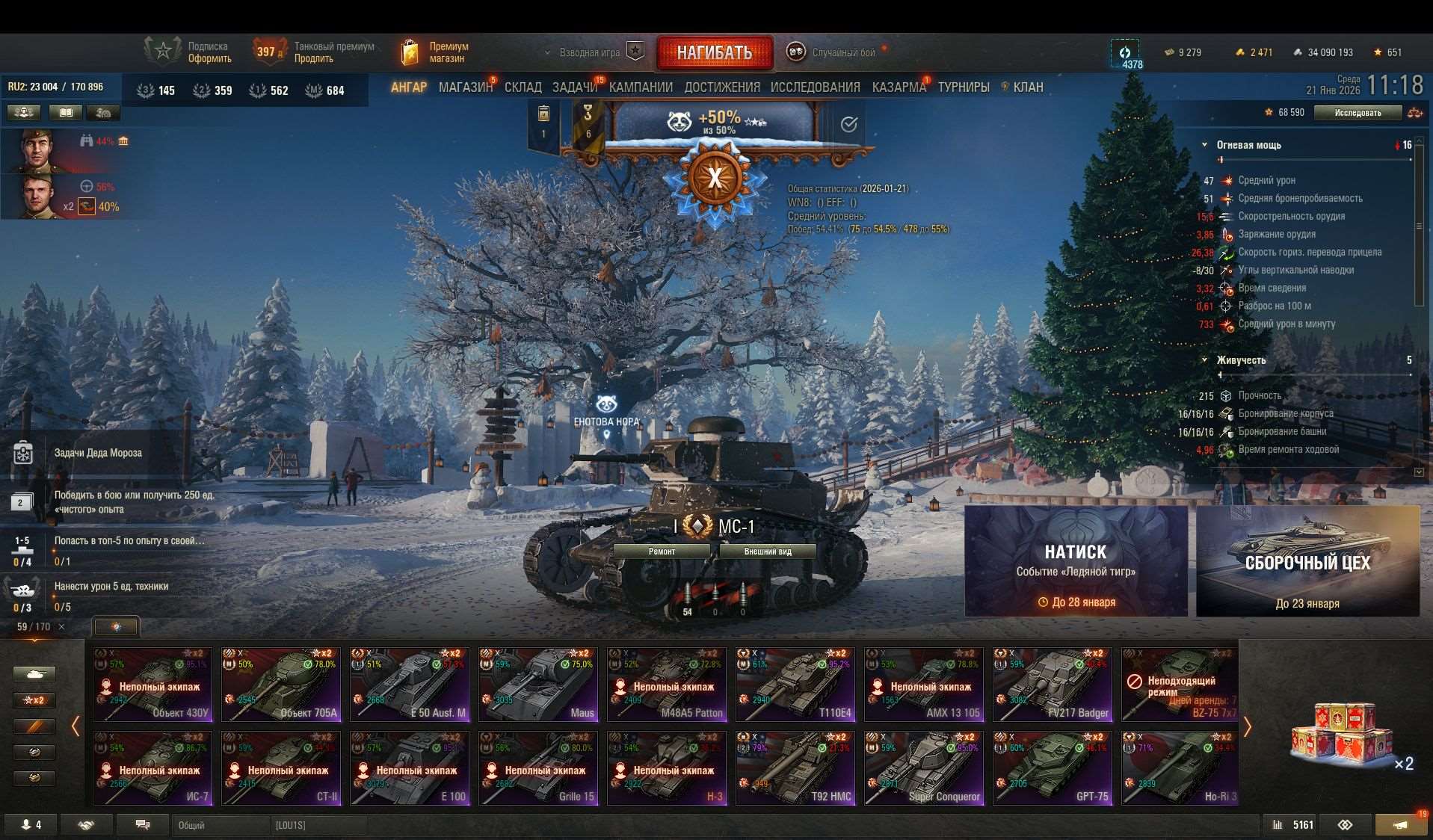Screen dimensions: 1433x840
Task: Click the binoculars icon near crew portraits
Action: (x=86, y=140)
